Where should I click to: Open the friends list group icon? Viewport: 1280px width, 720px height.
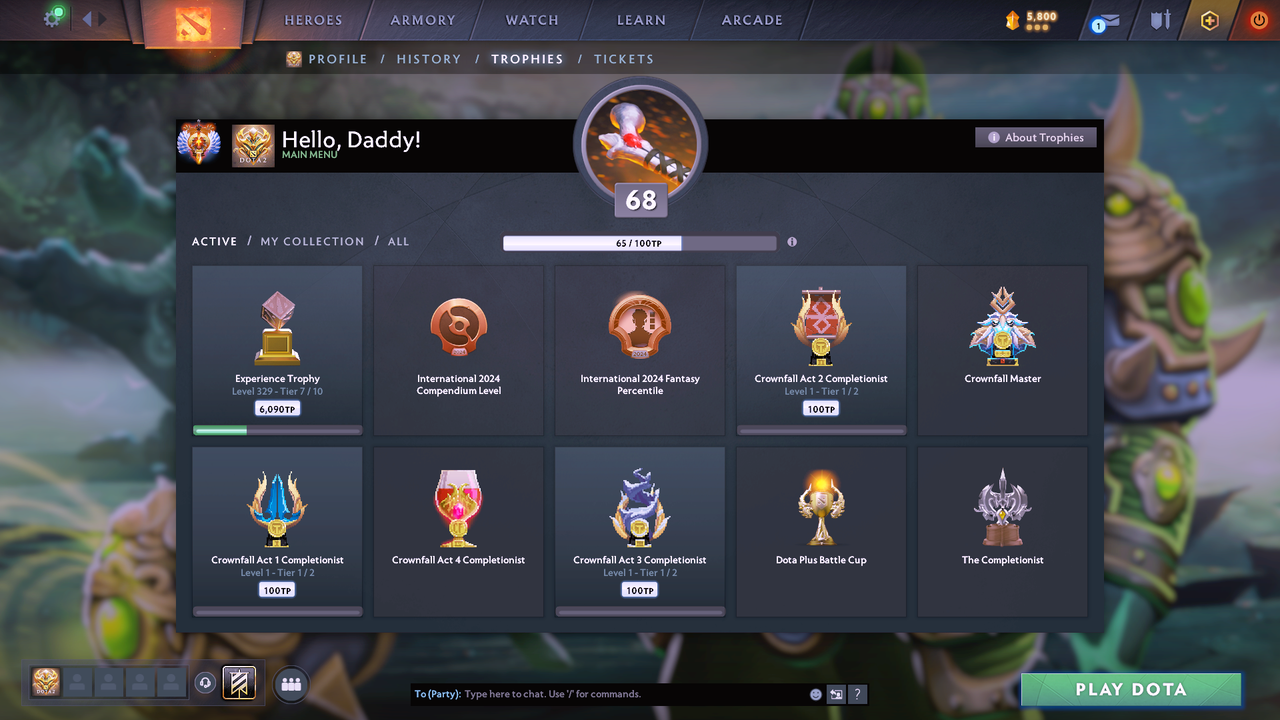coord(290,684)
